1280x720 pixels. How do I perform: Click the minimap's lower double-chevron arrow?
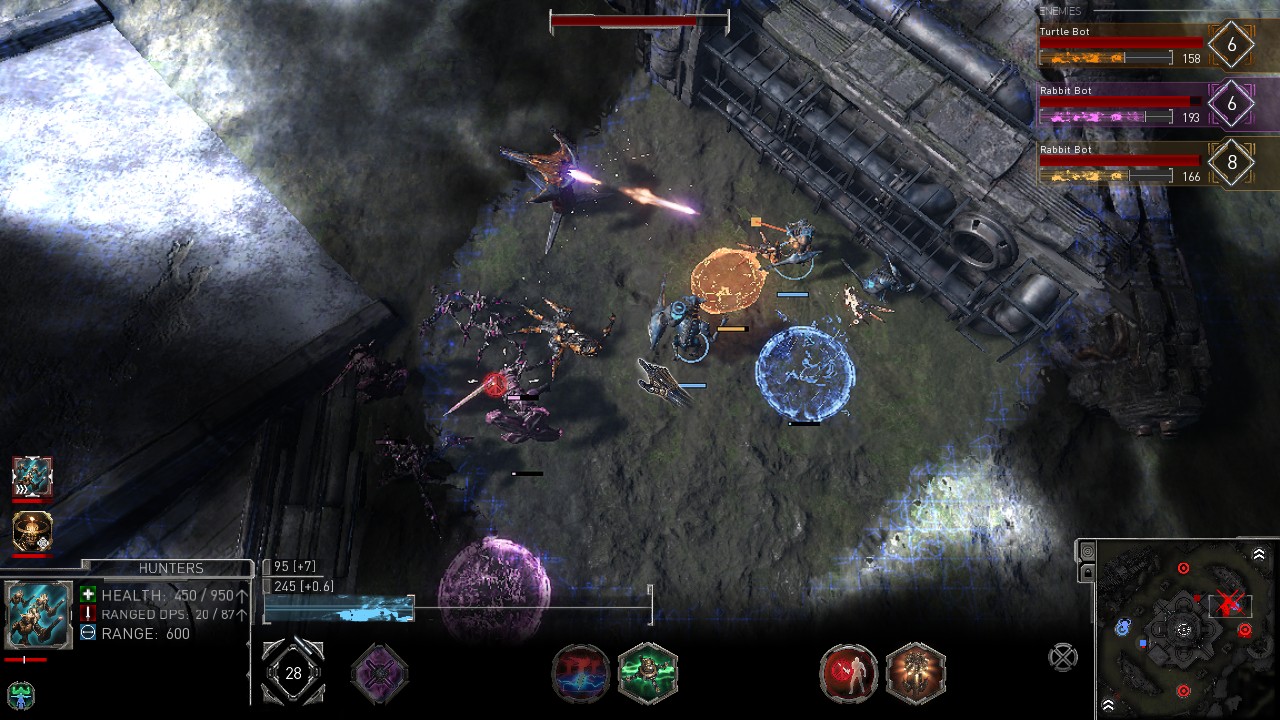[1108, 706]
